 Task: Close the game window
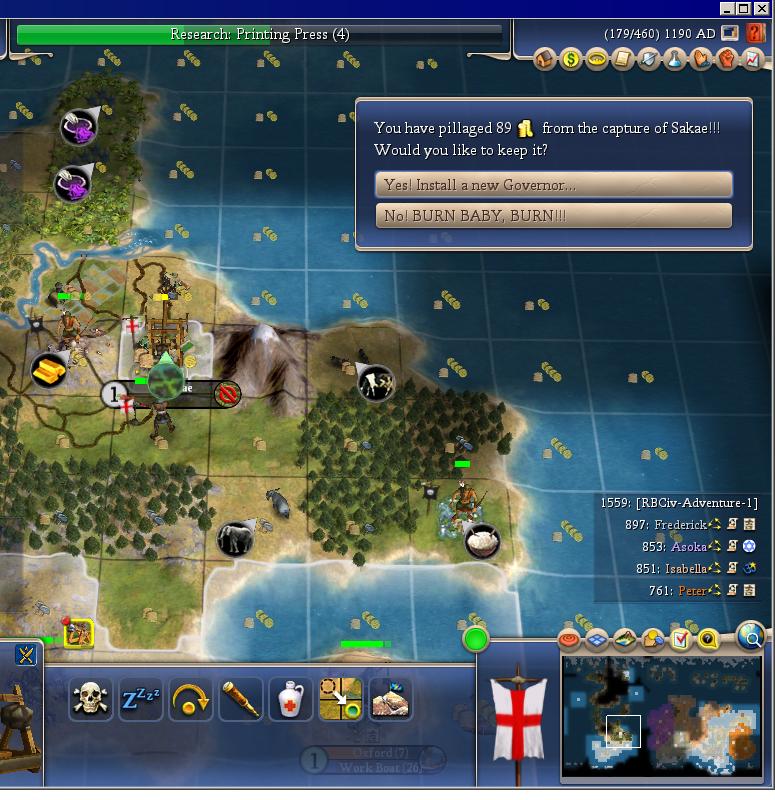761,8
